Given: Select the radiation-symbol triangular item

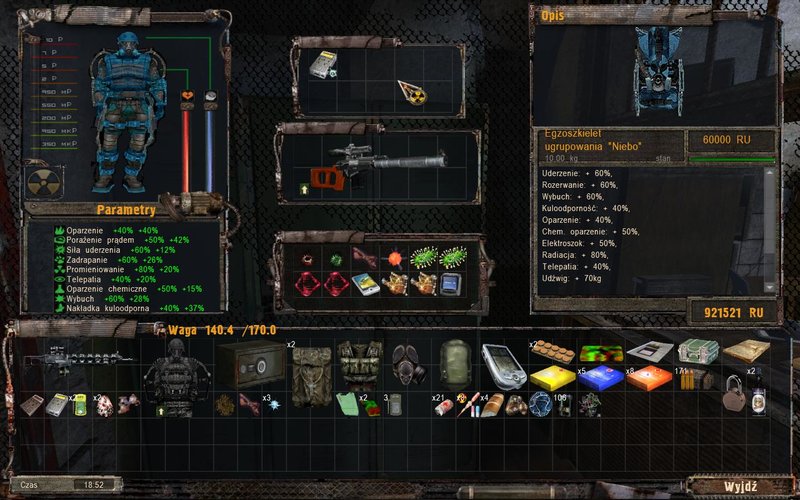Looking at the screenshot, I should tap(410, 91).
